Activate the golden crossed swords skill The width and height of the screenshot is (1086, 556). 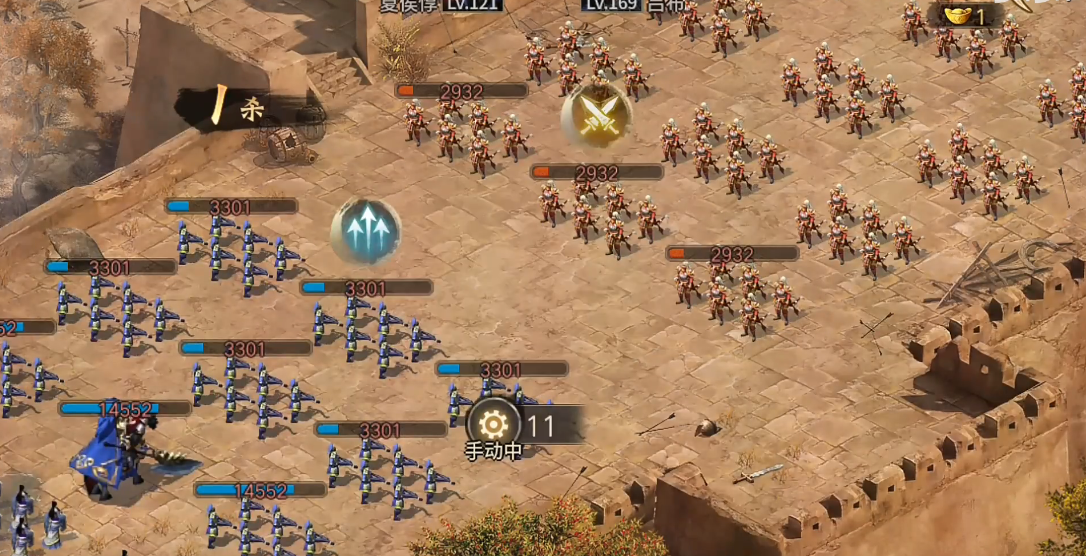tap(596, 113)
